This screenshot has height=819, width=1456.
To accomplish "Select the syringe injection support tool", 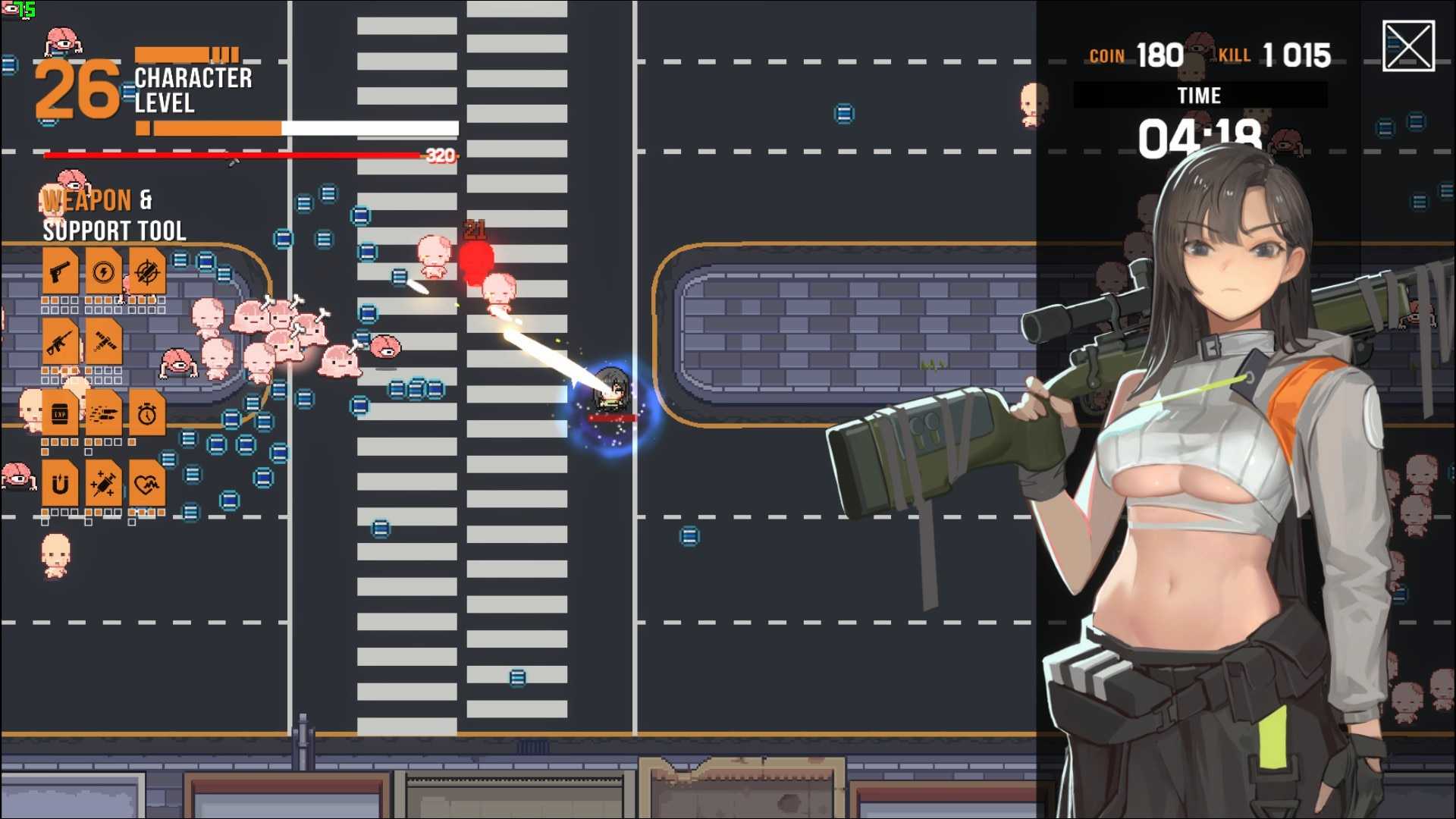I will tap(105, 484).
